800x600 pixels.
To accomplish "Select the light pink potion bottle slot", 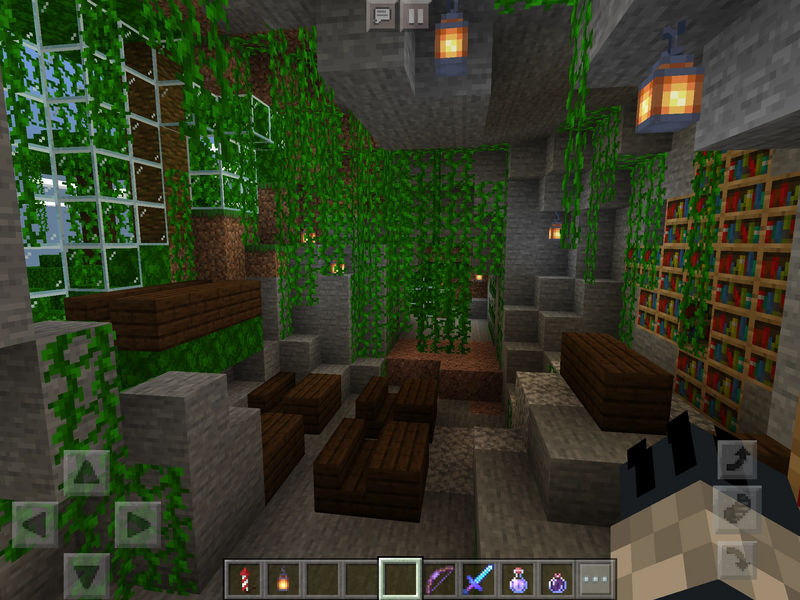I will 518,579.
